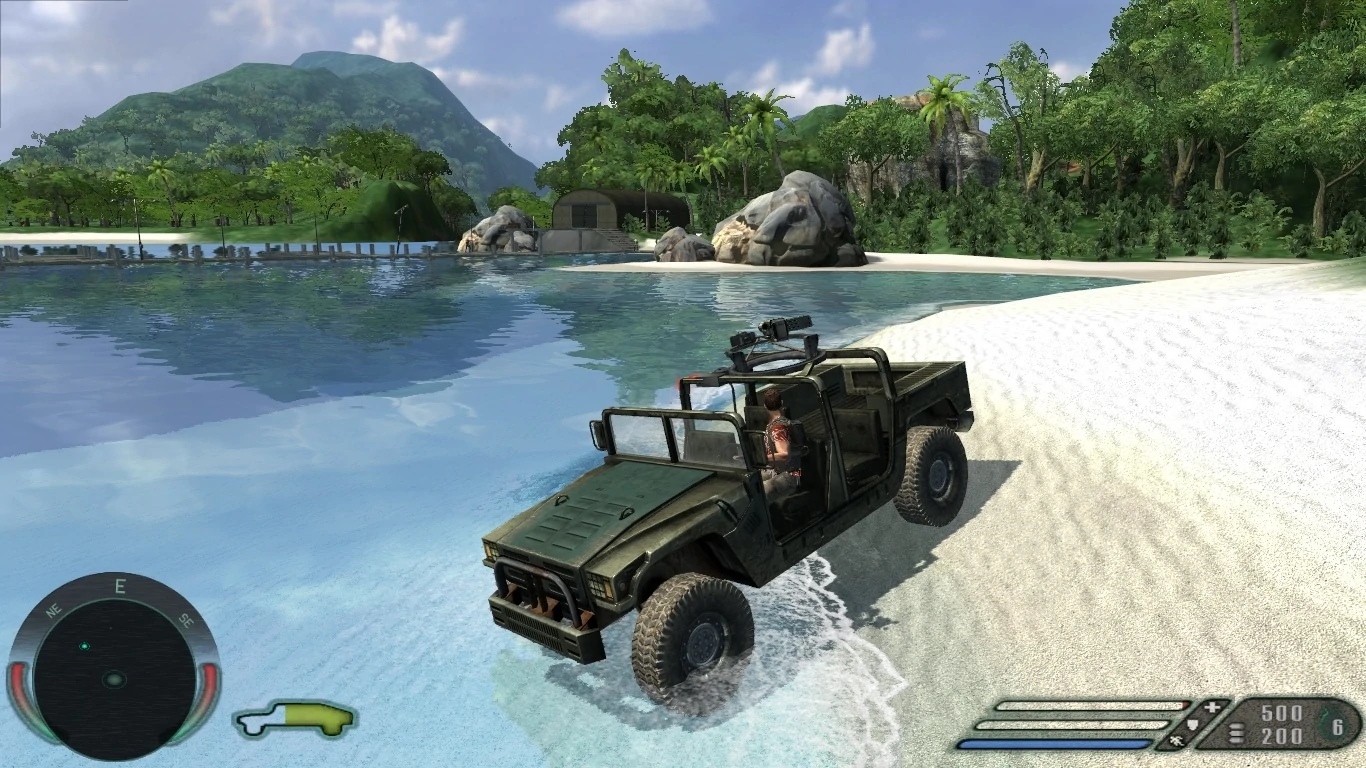The image size is (1366, 768).
Task: Click the crouching stealth figure icon
Action: point(1175,742)
